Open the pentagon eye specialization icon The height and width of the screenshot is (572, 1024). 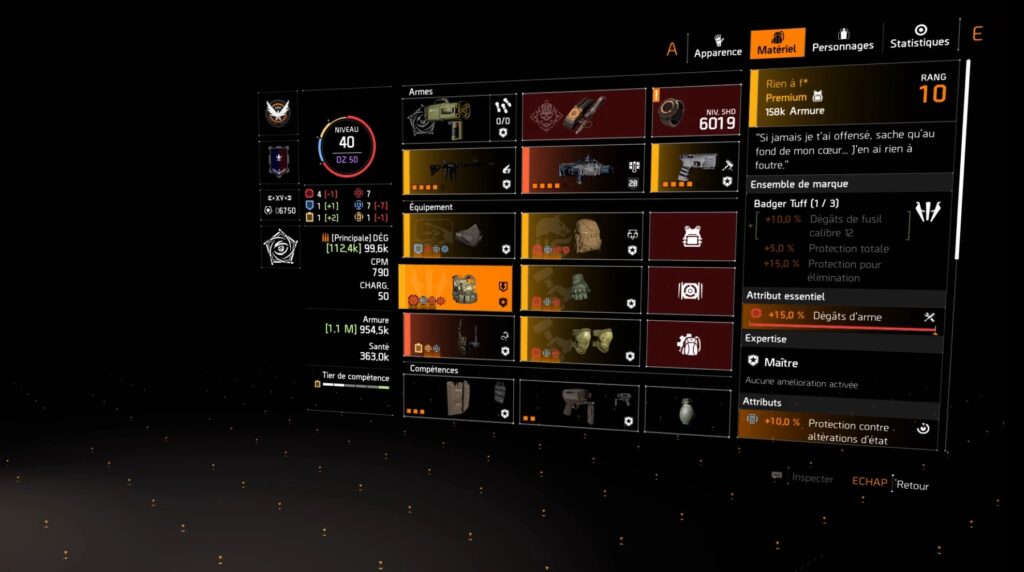coord(279,246)
